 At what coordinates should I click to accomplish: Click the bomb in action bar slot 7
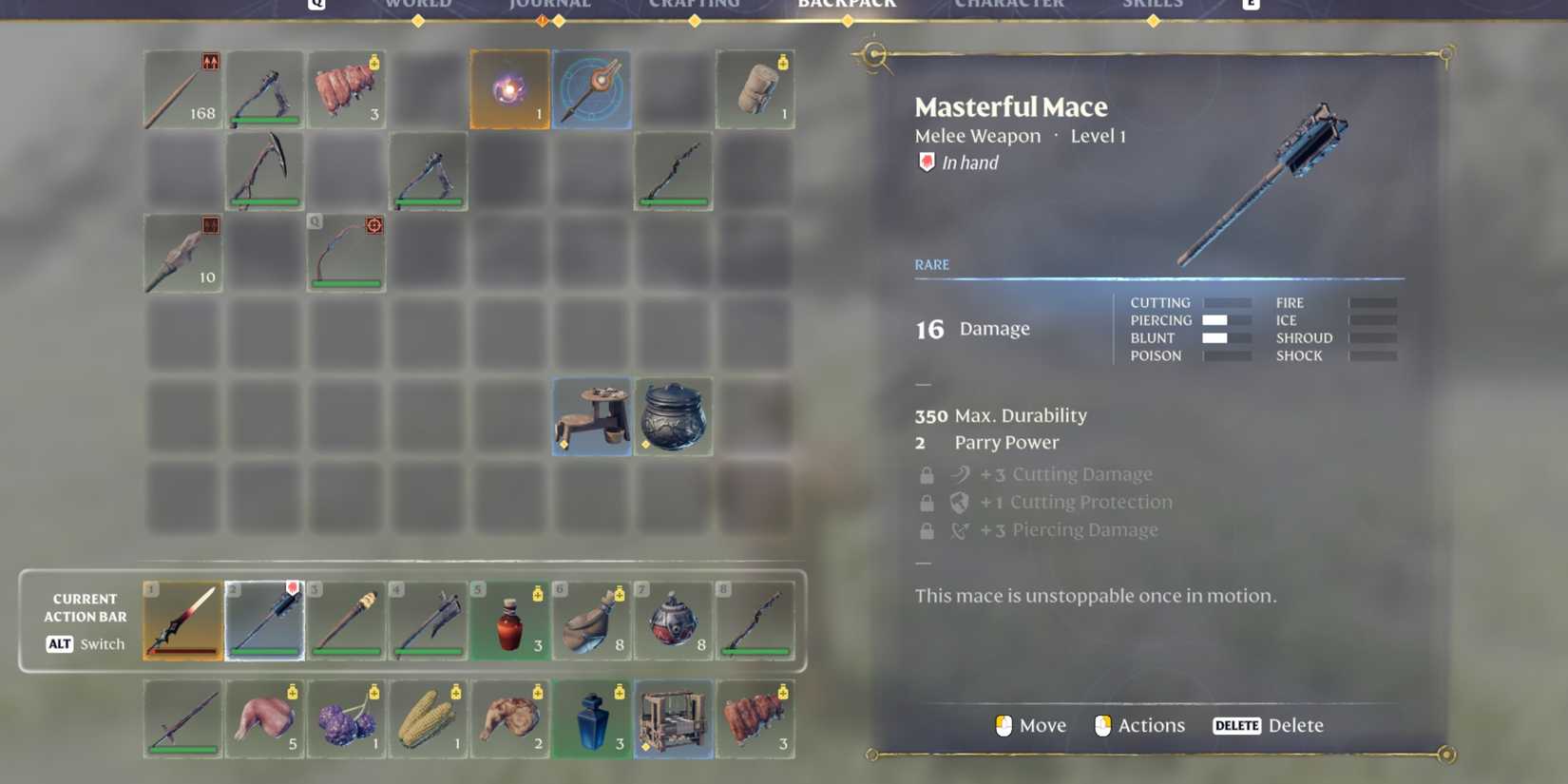[673, 621]
